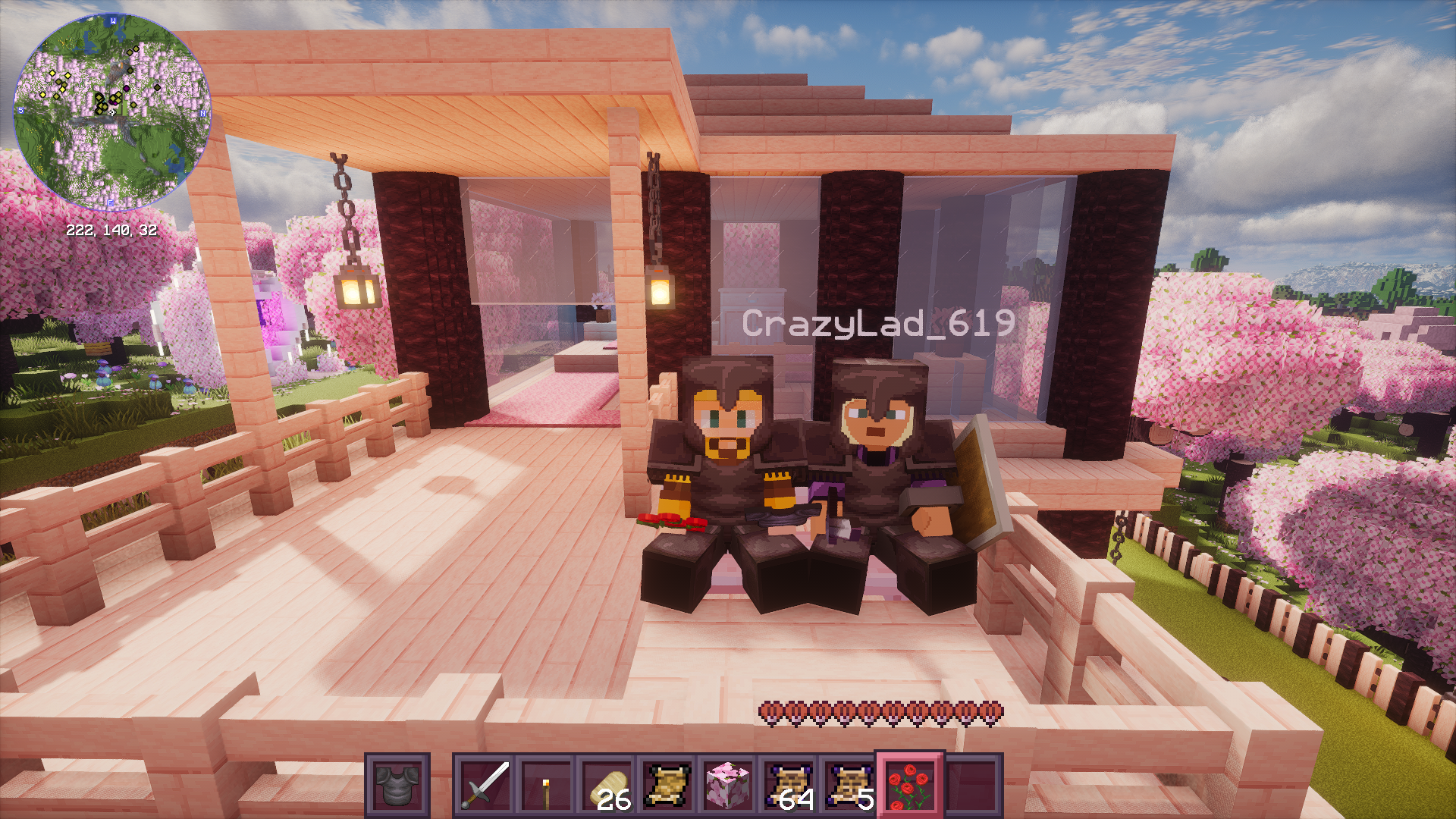Click the currently selected rose bush slot
Image resolution: width=1456 pixels, height=819 pixels.
pos(908,785)
